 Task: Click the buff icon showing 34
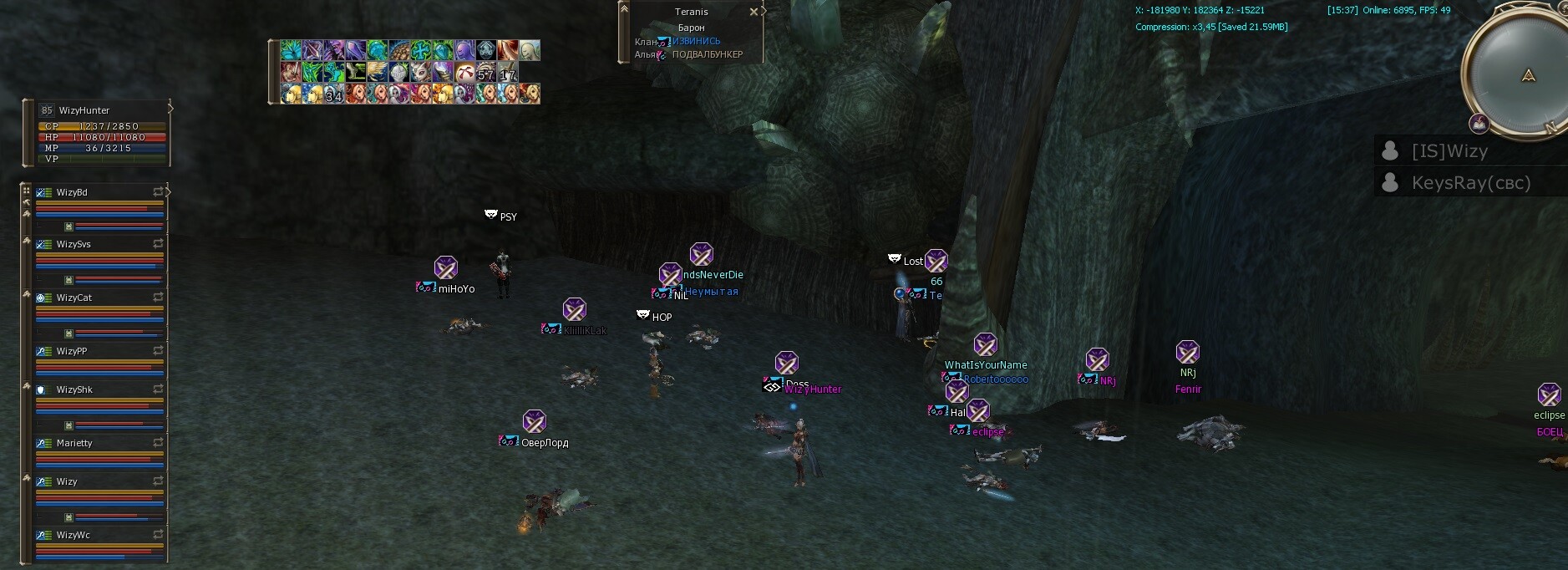click(x=333, y=94)
